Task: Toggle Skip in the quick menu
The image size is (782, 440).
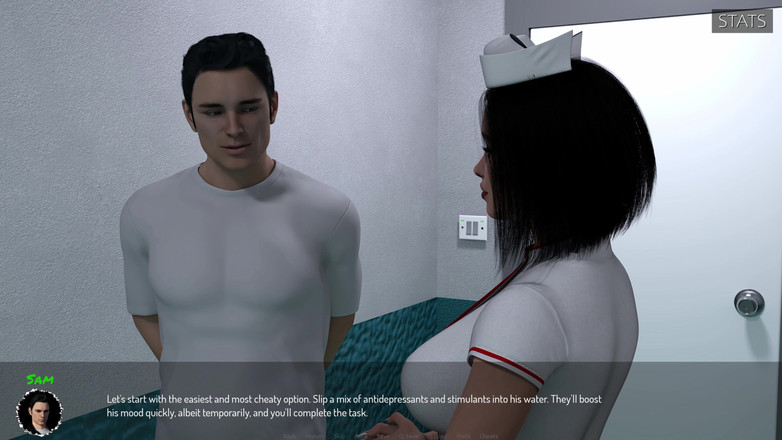Action: click(x=340, y=436)
